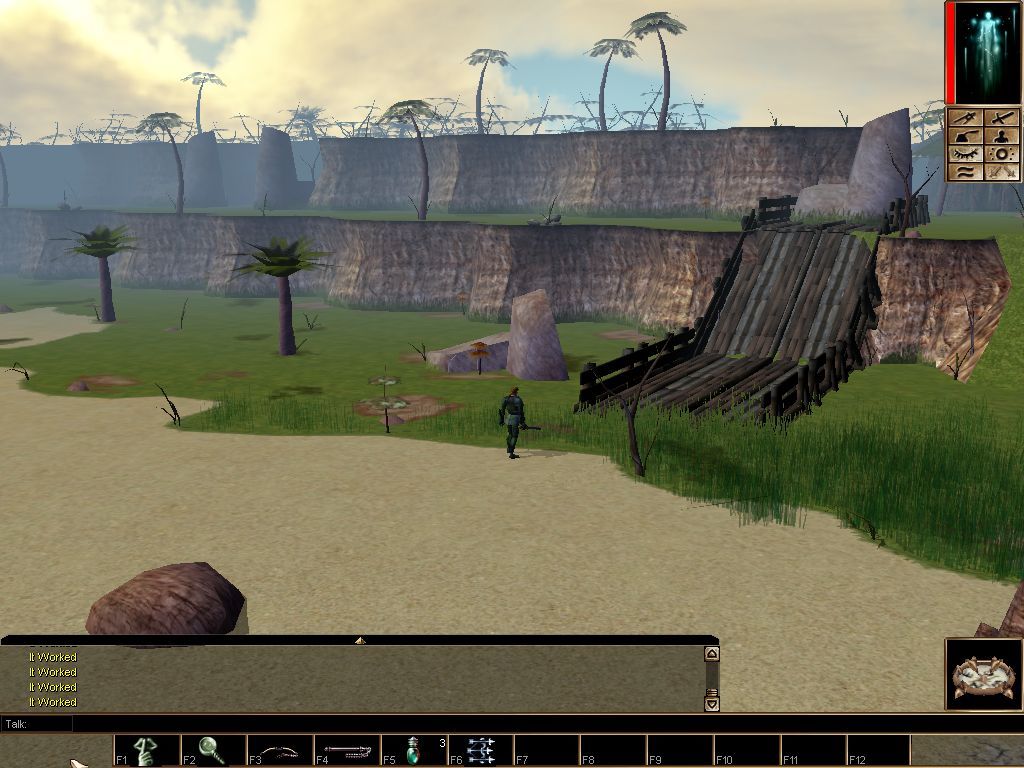The image size is (1024, 768).
Task: Use the F1 hand gesture quickslot
Action: click(x=146, y=750)
